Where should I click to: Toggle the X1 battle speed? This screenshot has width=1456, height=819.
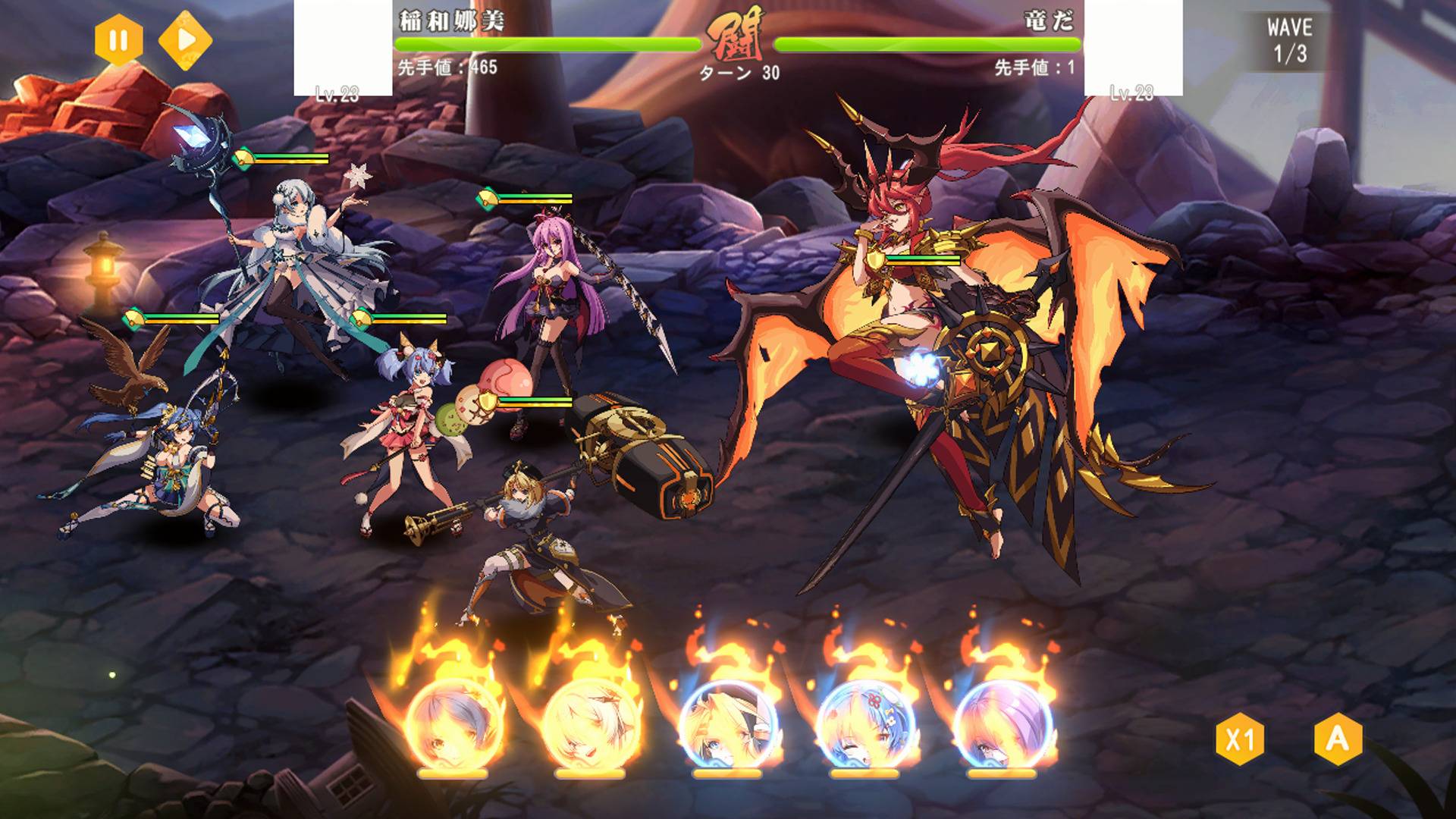[x=1240, y=739]
